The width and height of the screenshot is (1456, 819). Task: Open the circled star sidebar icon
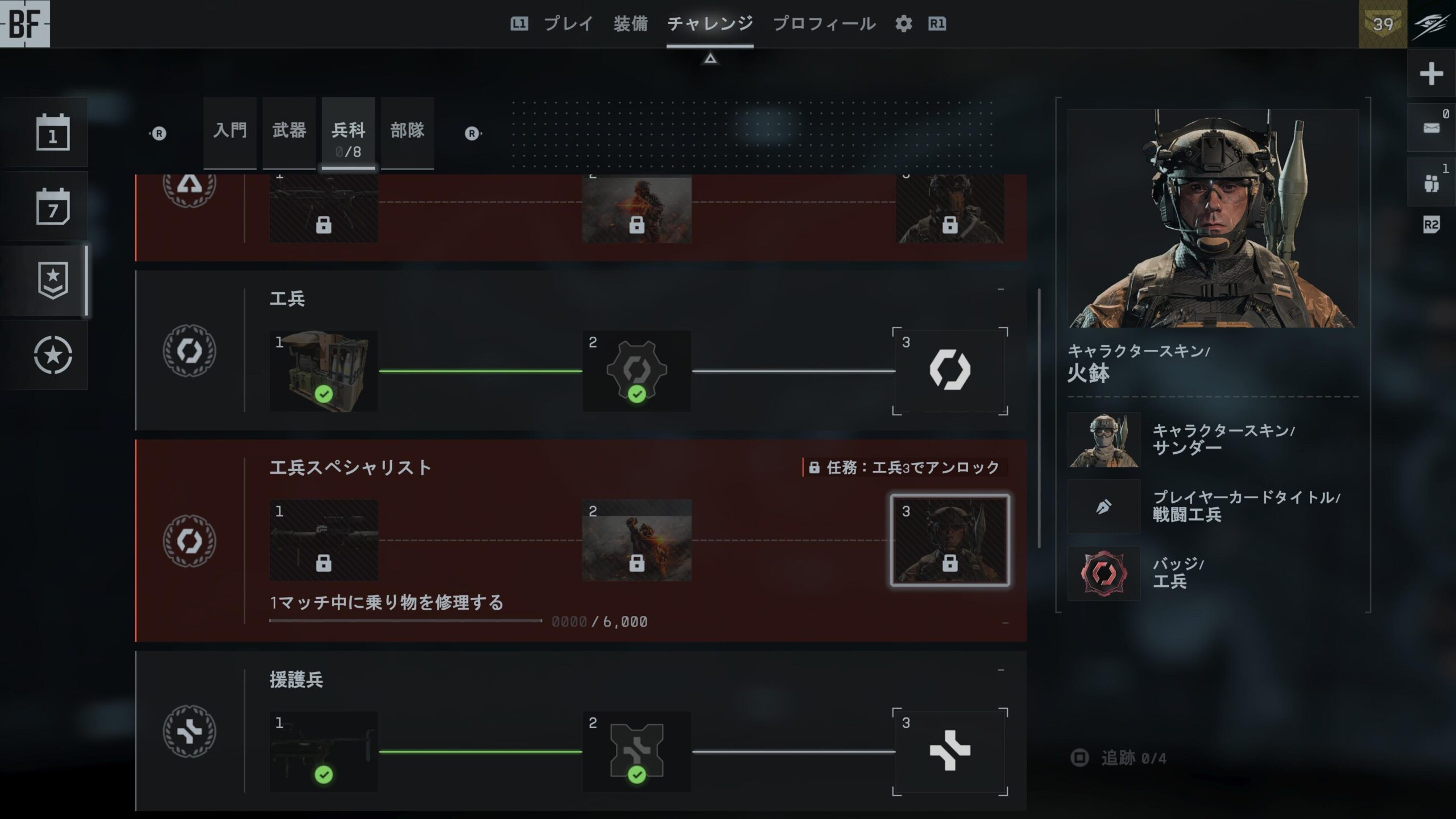coord(53,355)
